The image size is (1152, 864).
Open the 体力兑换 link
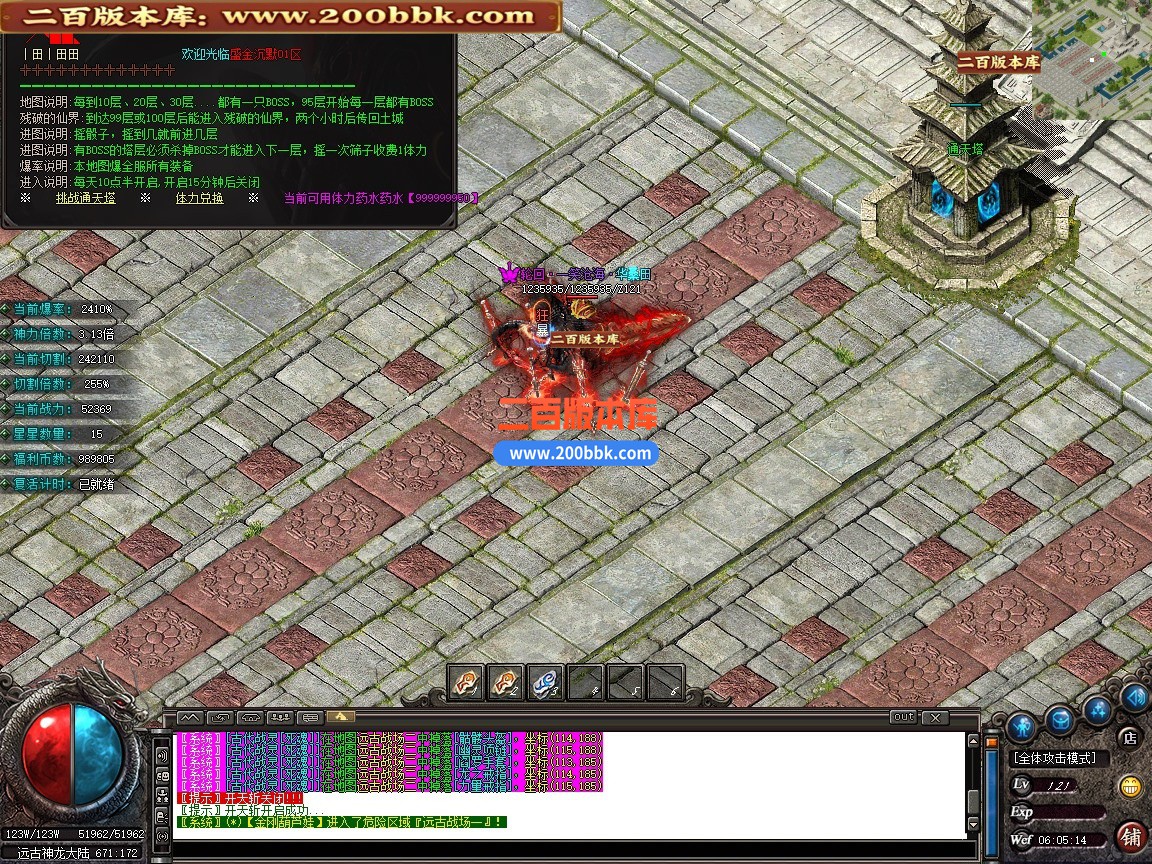pos(199,198)
